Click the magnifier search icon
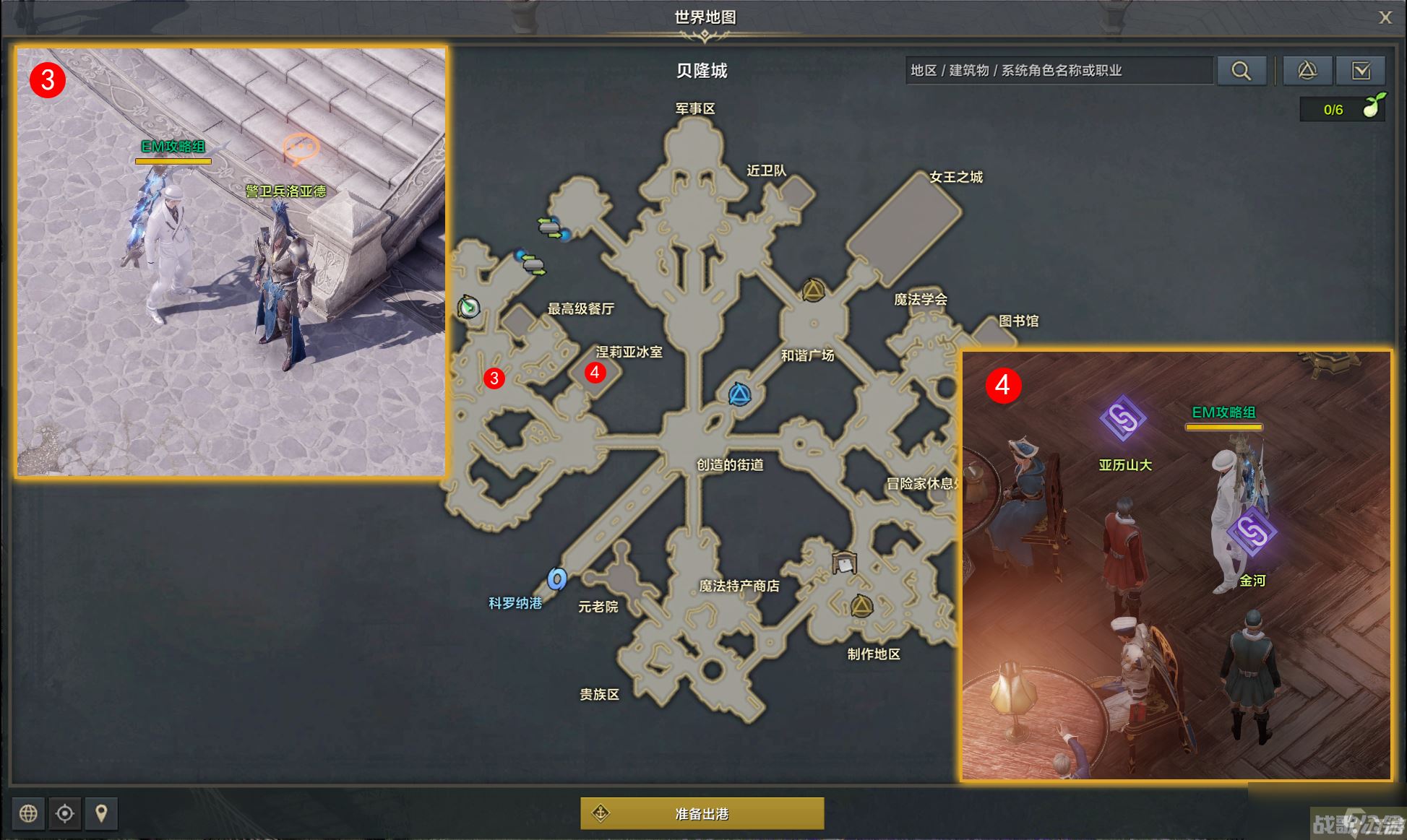This screenshot has height=840, width=1407. tap(1242, 70)
